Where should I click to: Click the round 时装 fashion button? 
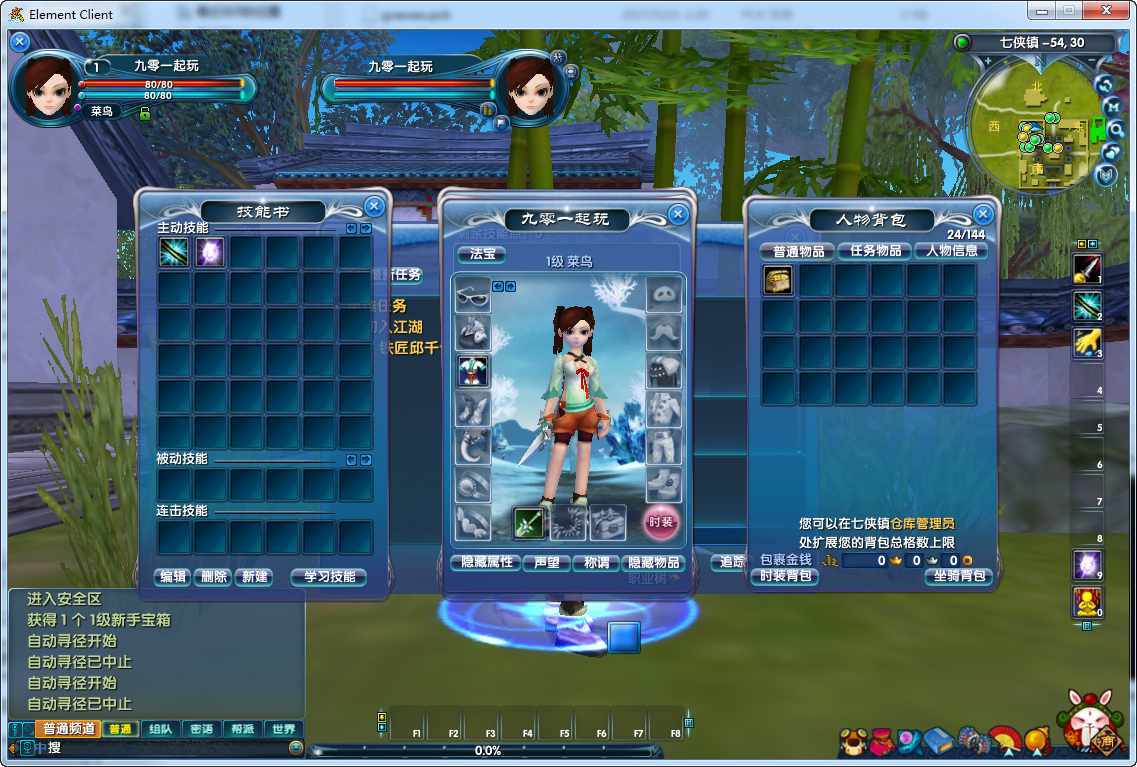[x=660, y=521]
